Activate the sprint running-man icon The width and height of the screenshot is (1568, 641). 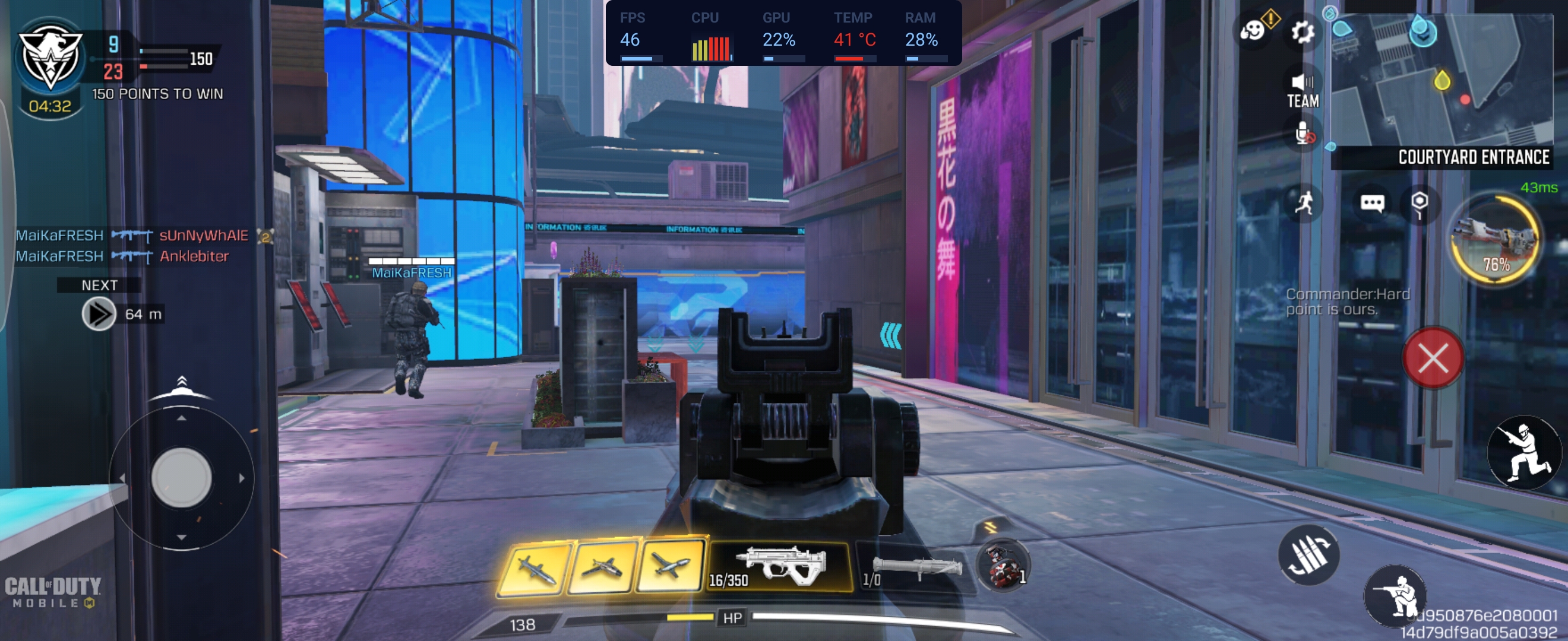[x=1304, y=202]
